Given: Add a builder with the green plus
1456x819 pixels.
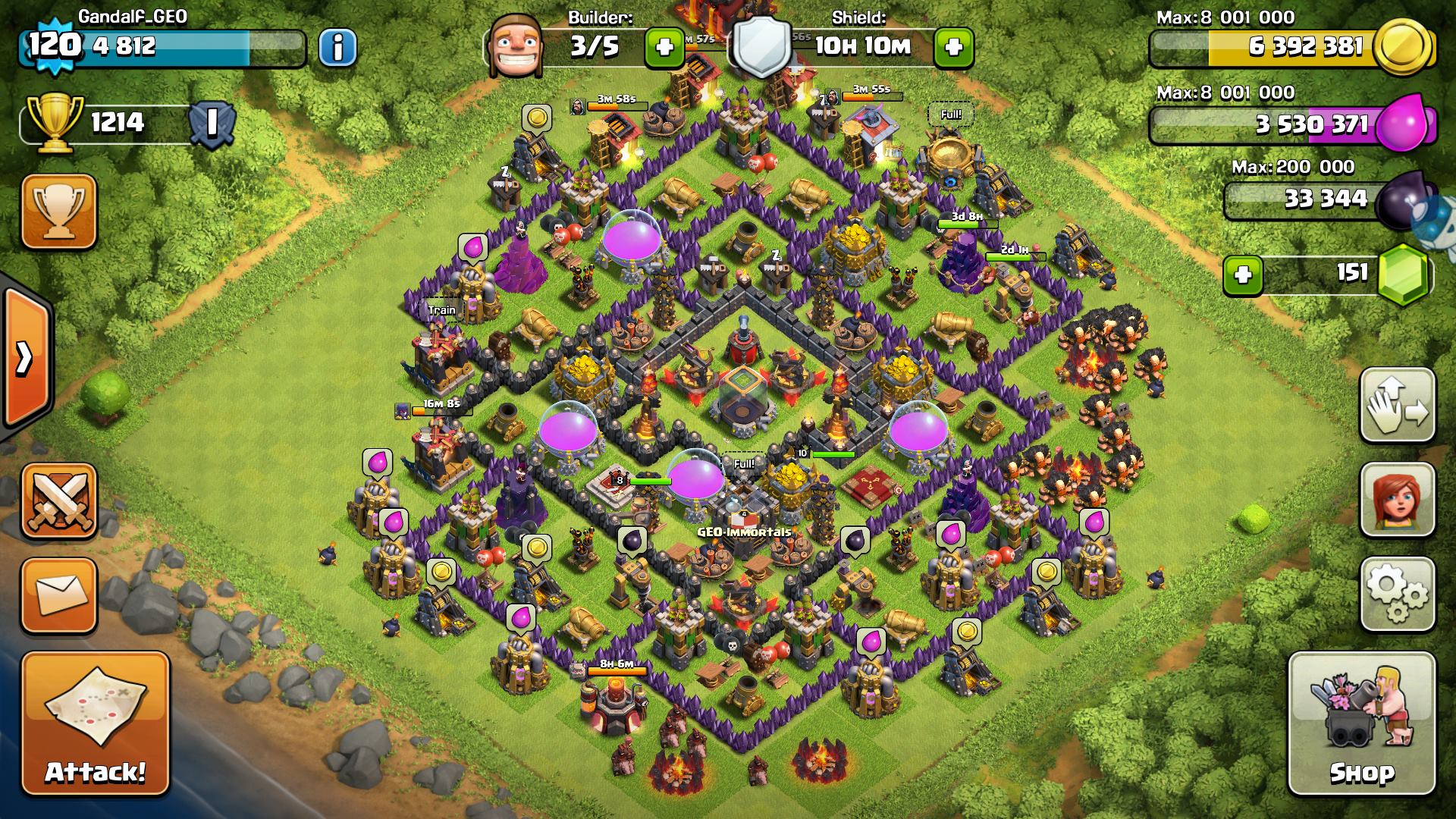Looking at the screenshot, I should [664, 48].
